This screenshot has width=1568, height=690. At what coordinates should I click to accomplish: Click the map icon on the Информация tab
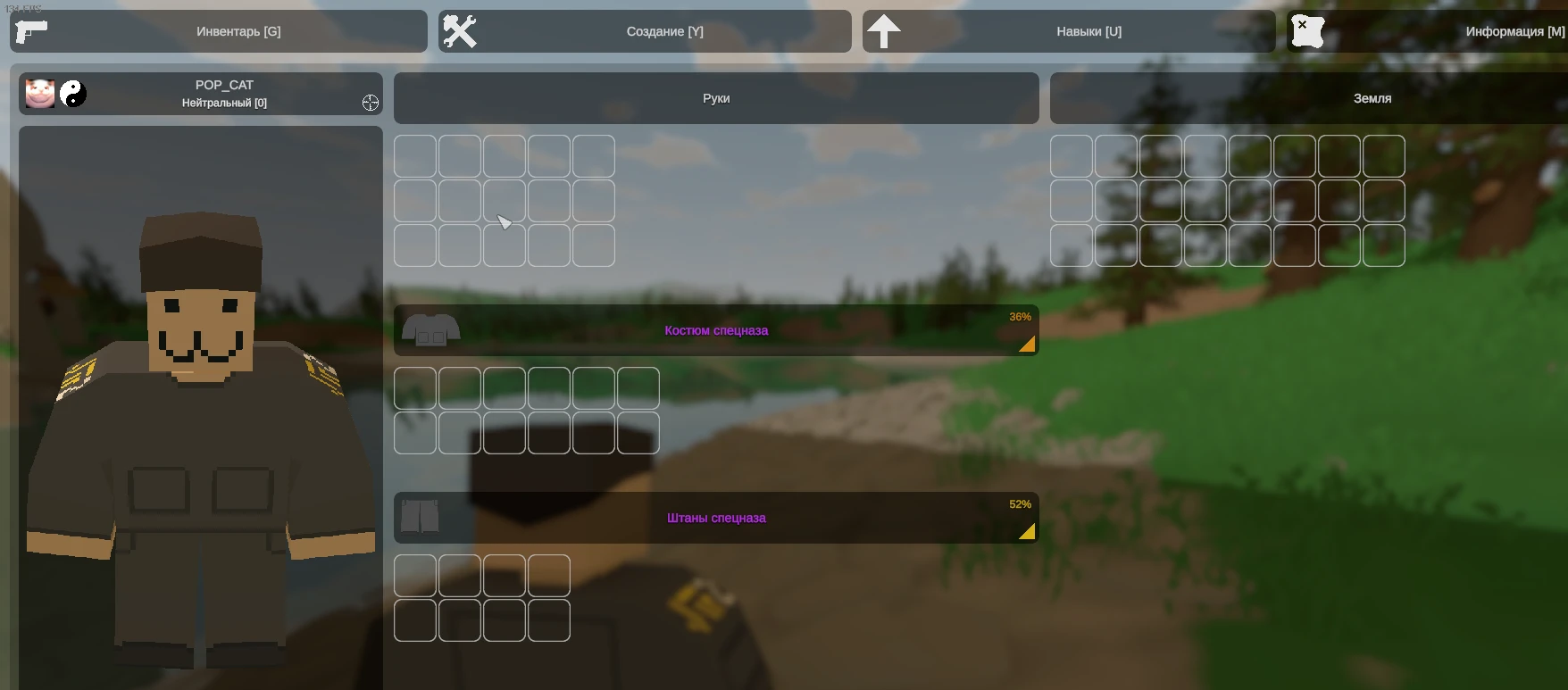[x=1307, y=30]
